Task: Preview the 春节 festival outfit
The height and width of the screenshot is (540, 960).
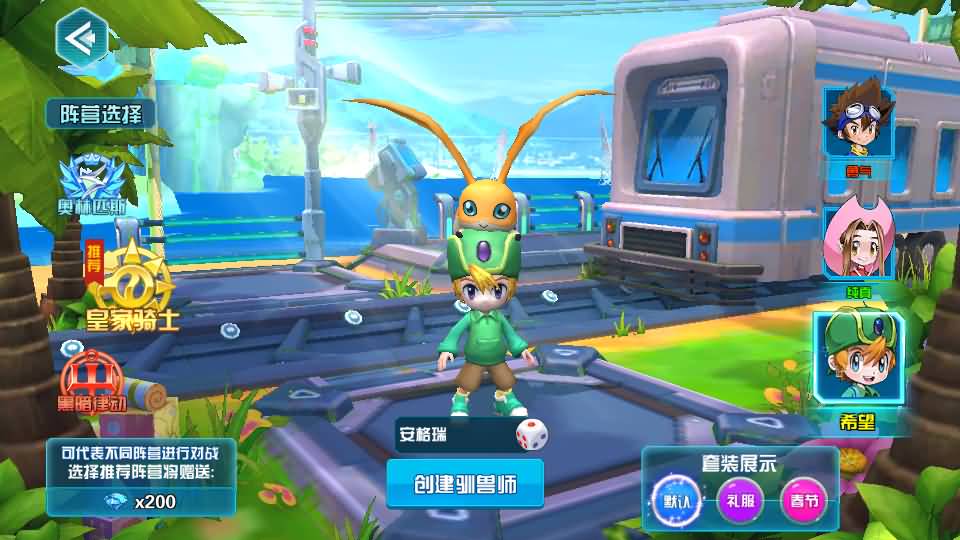Action: [x=803, y=497]
